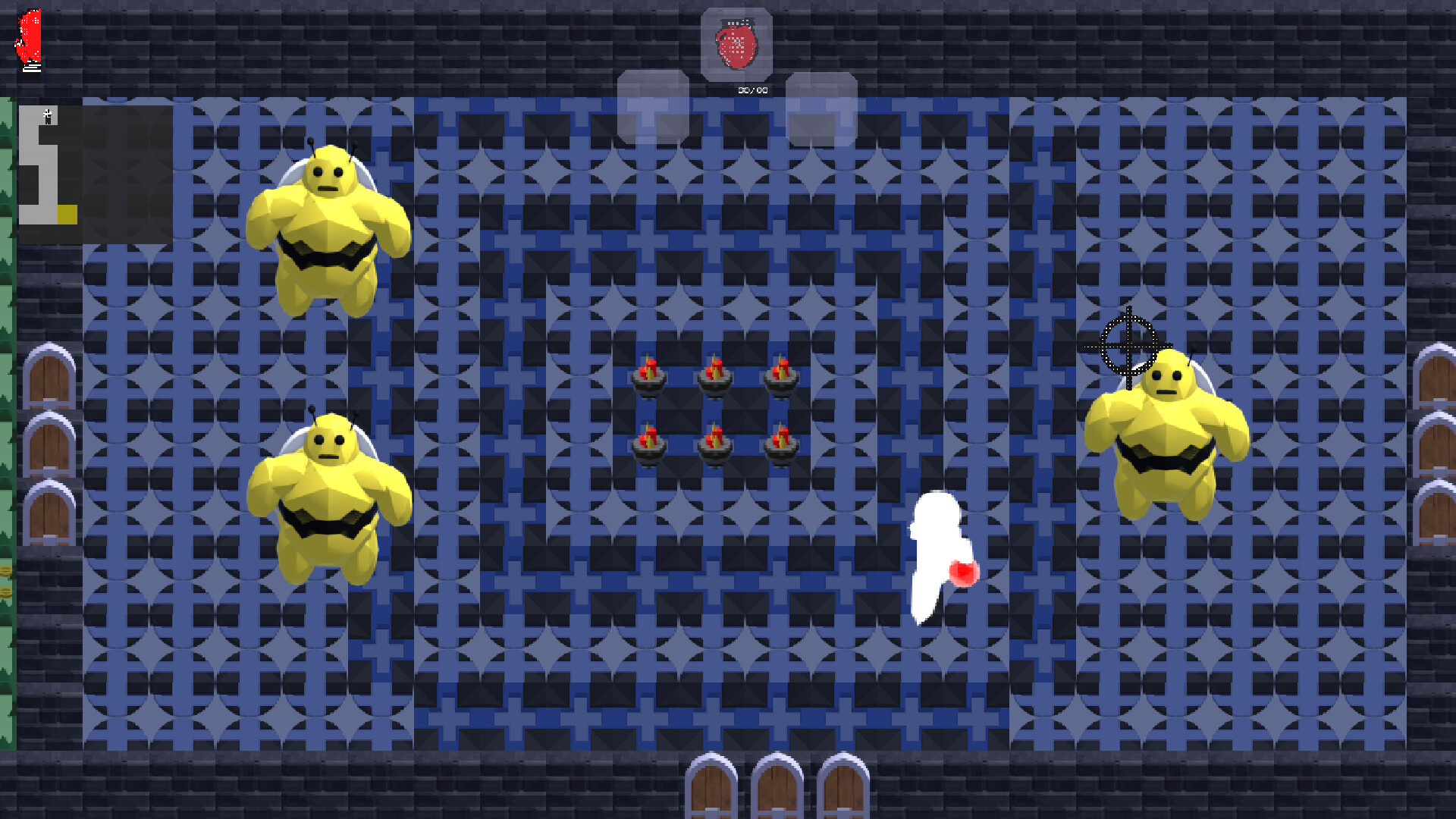
Task: Click the yellow marker on the minimap
Action: [x=67, y=215]
